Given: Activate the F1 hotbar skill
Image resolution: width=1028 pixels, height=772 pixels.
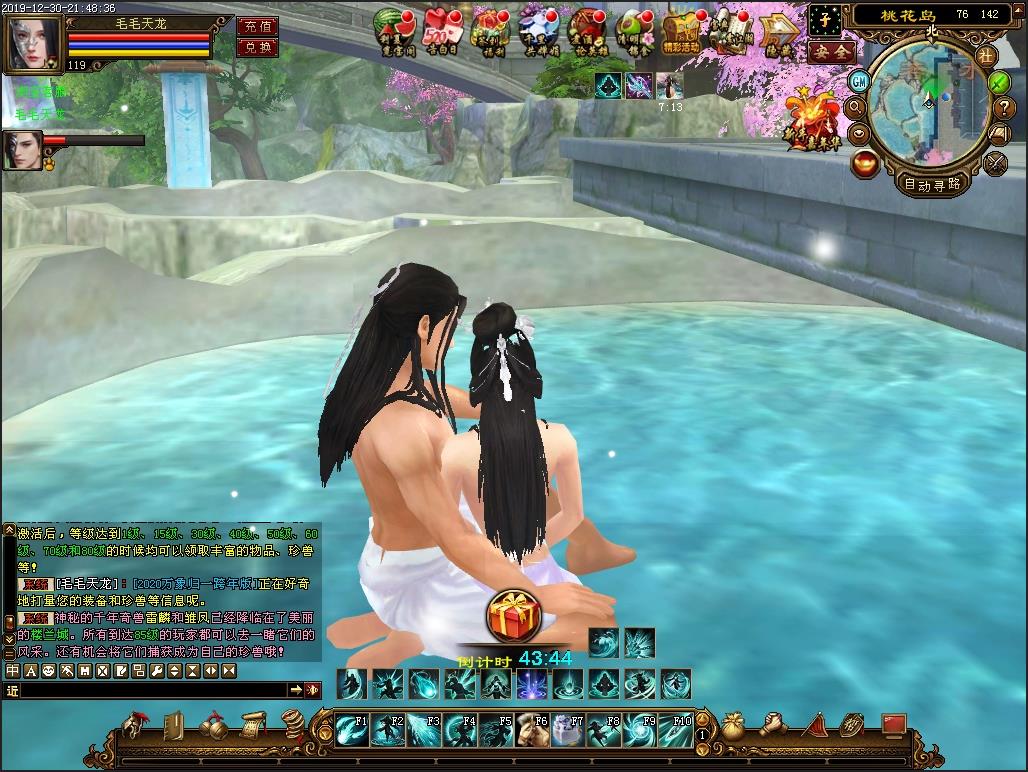Looking at the screenshot, I should pos(352,730).
